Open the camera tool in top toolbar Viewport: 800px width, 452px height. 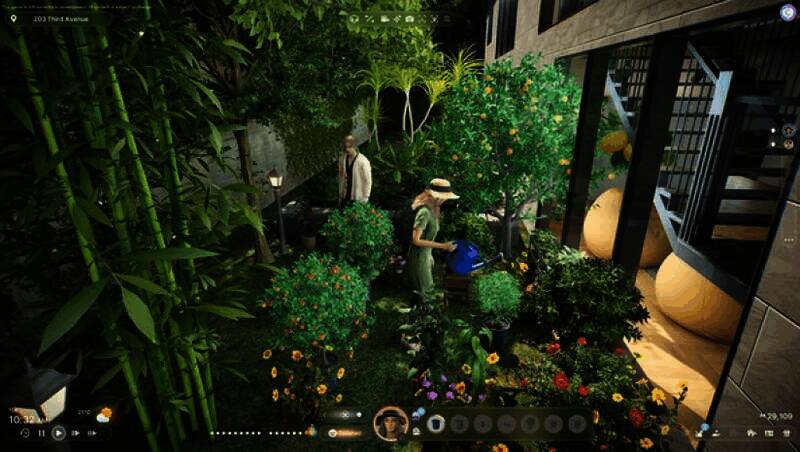pyautogui.click(x=409, y=19)
